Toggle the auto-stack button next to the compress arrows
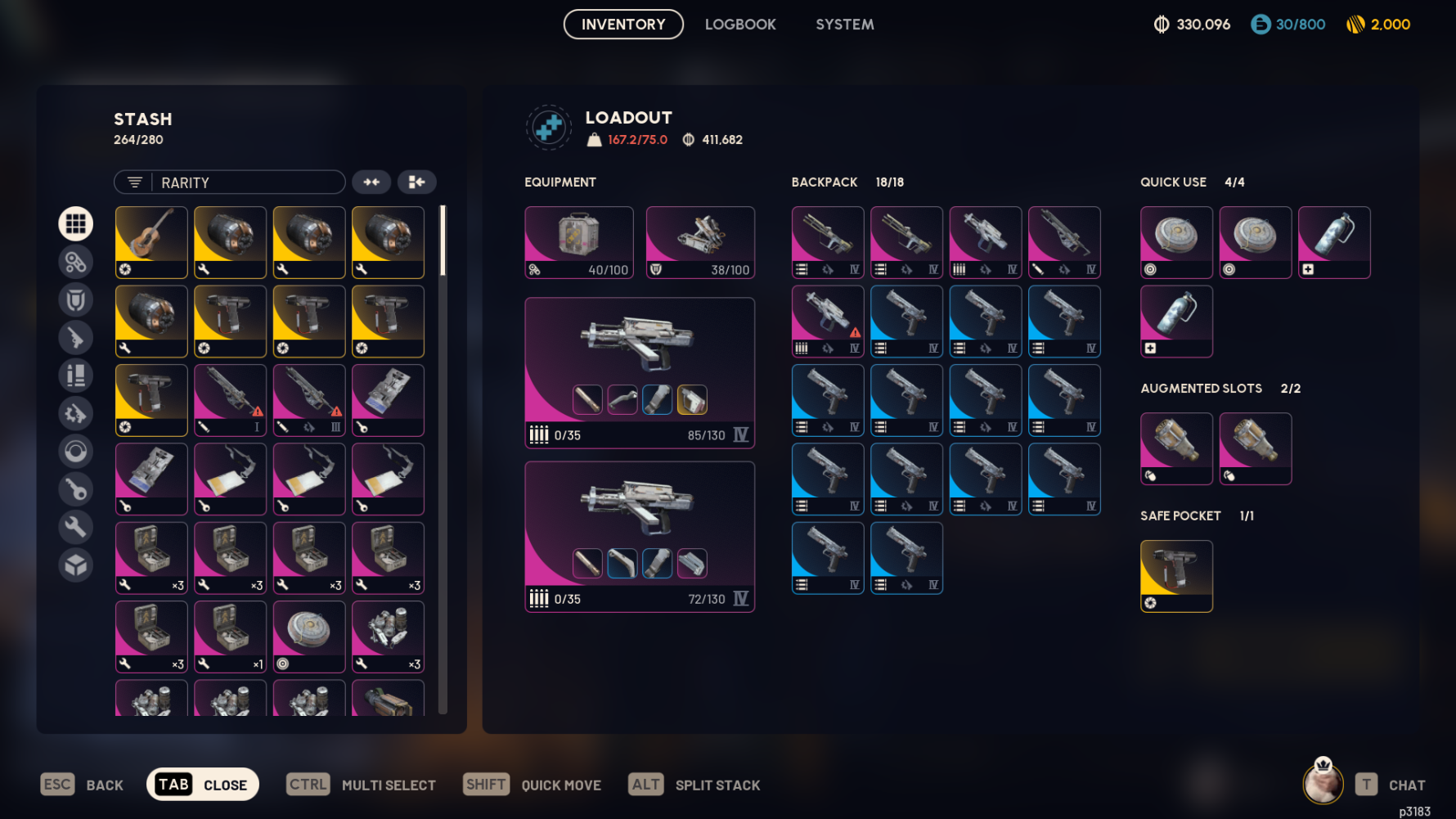 tap(416, 182)
